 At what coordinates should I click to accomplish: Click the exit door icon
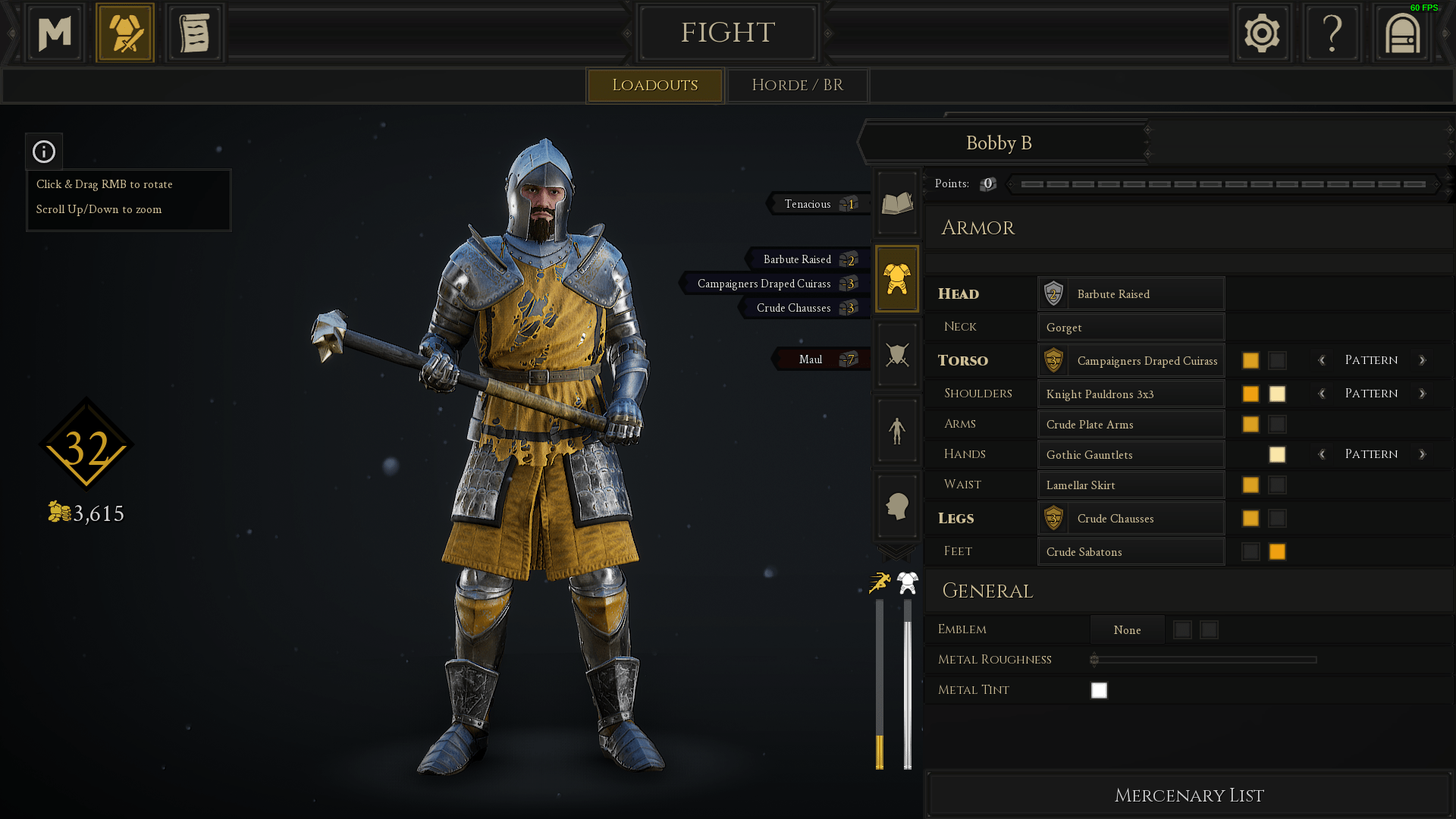1401,33
